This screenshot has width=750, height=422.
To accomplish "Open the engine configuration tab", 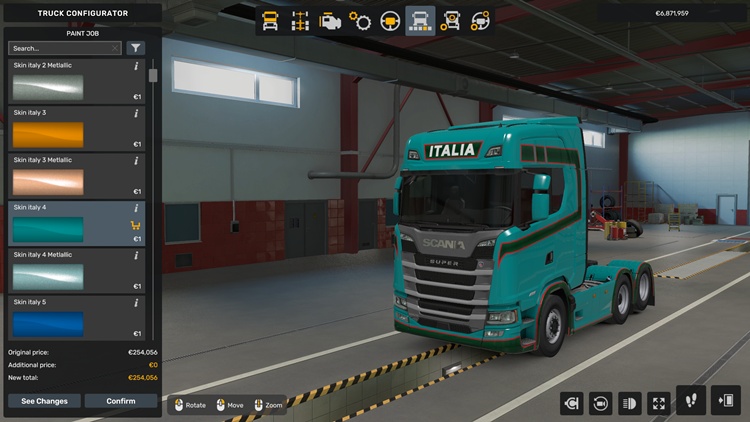I will pos(330,21).
